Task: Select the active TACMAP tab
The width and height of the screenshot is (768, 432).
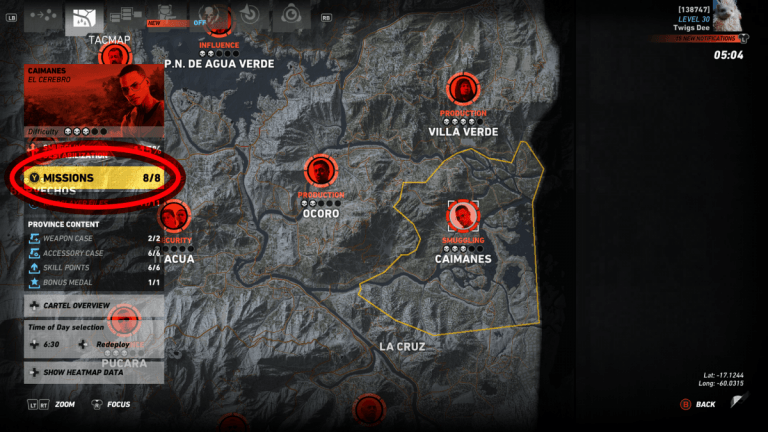Action: (85, 18)
